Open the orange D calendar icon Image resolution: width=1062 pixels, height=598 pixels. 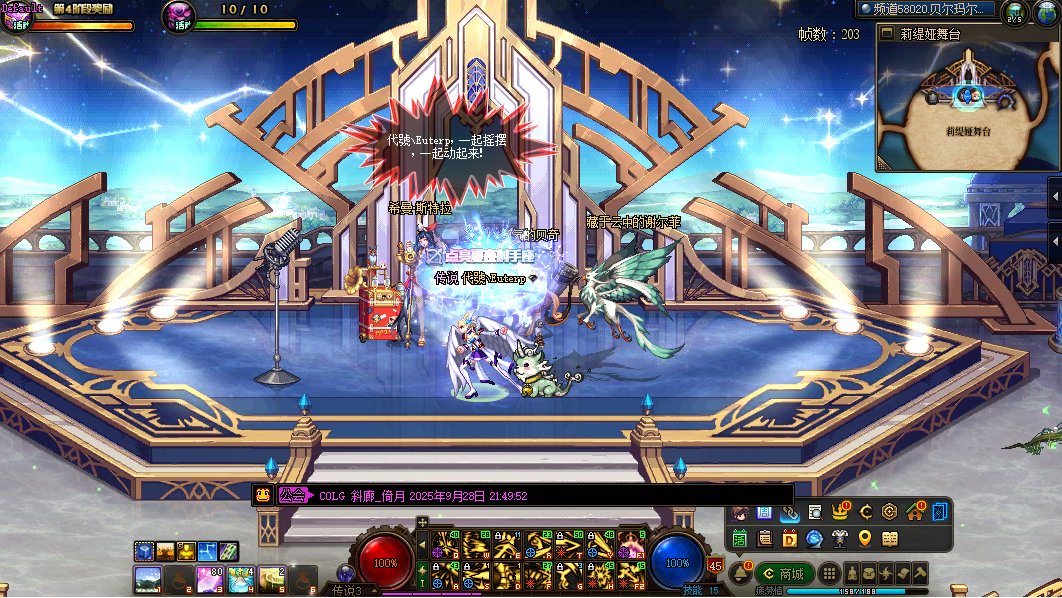tap(789, 538)
